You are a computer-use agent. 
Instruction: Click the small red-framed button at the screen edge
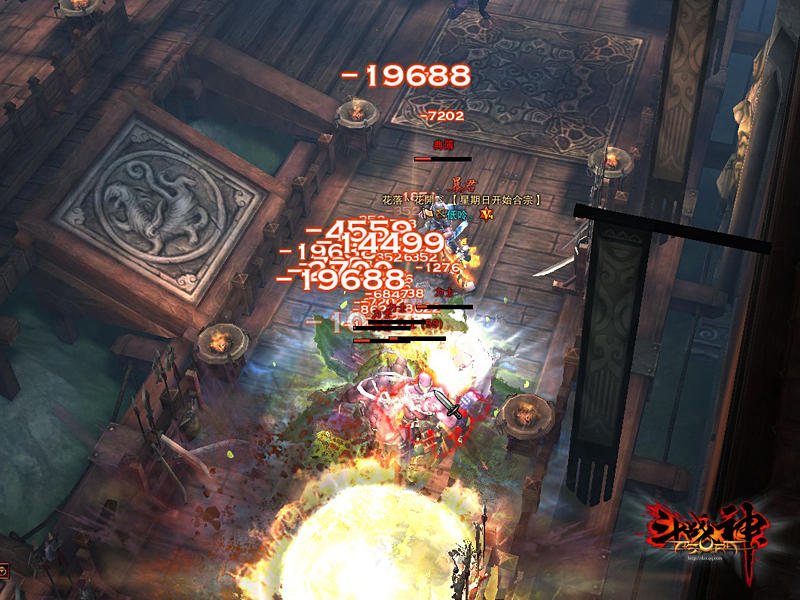tap(3, 571)
